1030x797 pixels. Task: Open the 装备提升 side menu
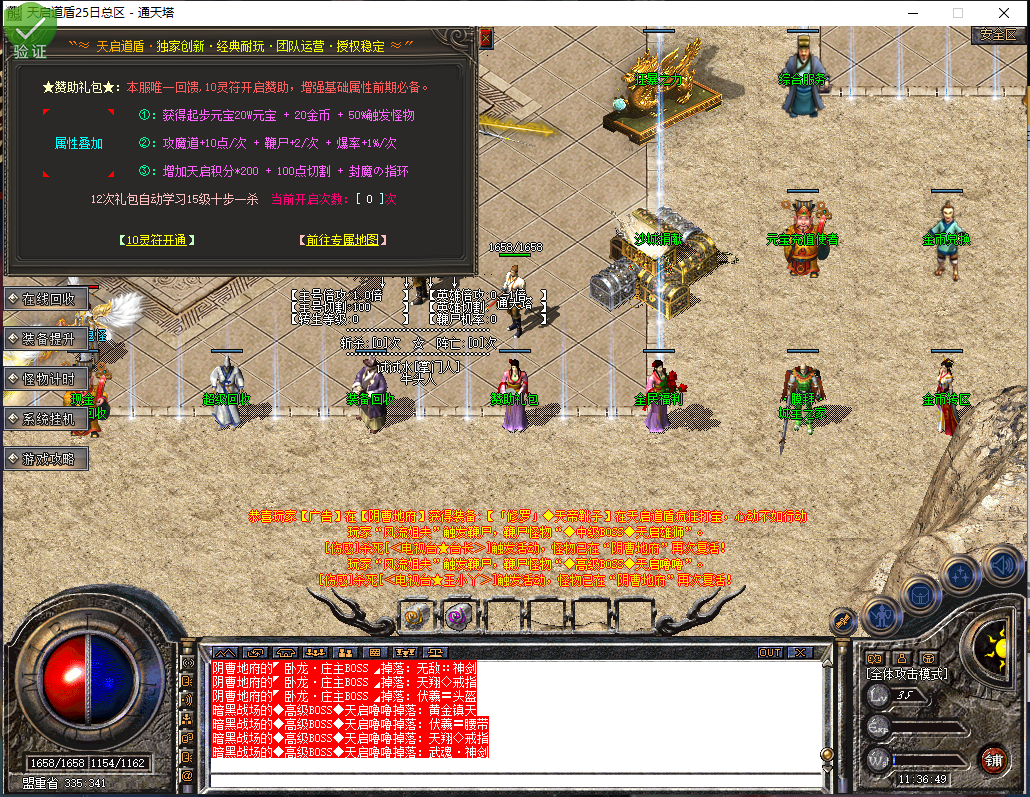pyautogui.click(x=47, y=339)
